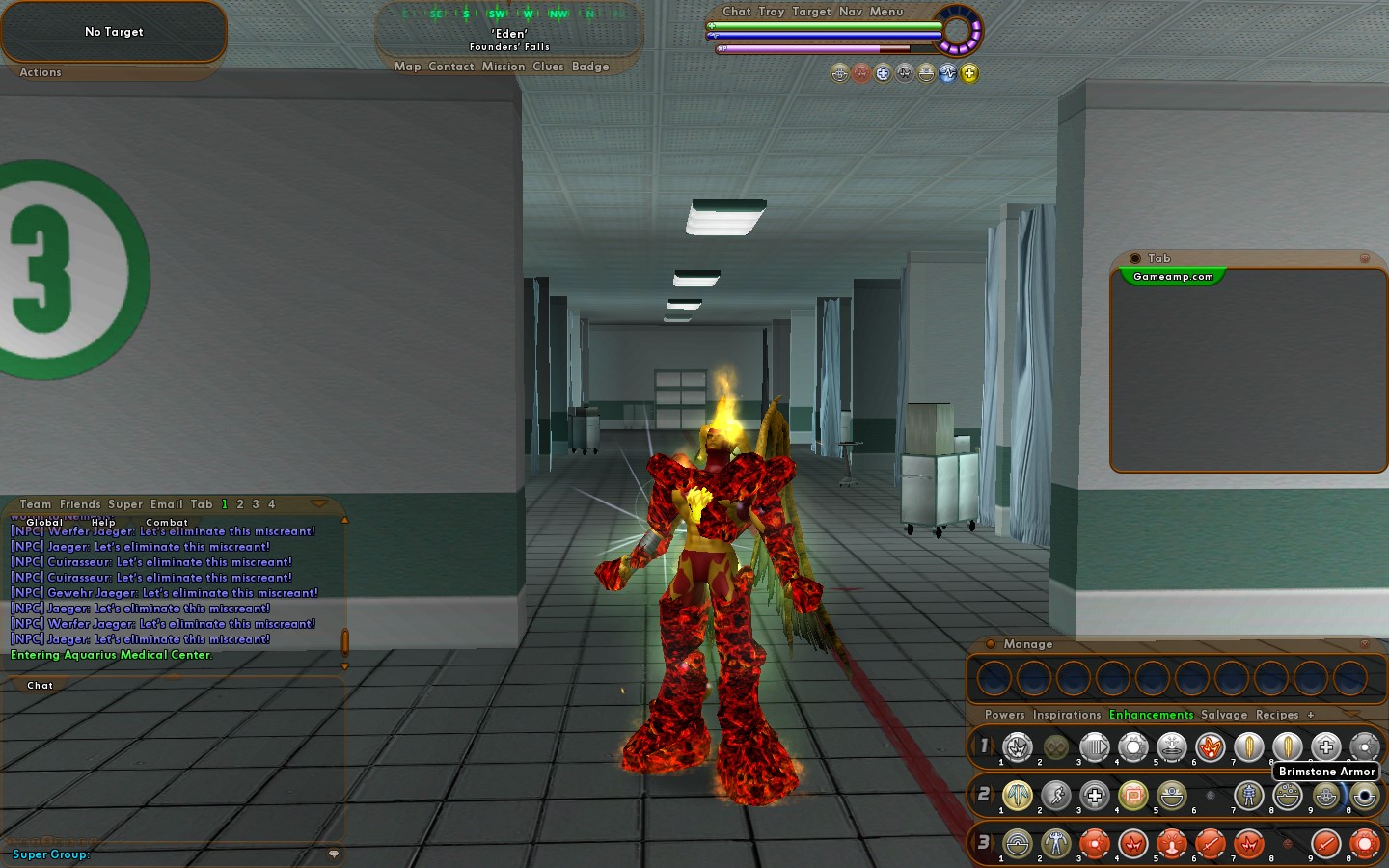Click the Menu button in status bar
Image resolution: width=1389 pixels, height=868 pixels.
click(886, 12)
